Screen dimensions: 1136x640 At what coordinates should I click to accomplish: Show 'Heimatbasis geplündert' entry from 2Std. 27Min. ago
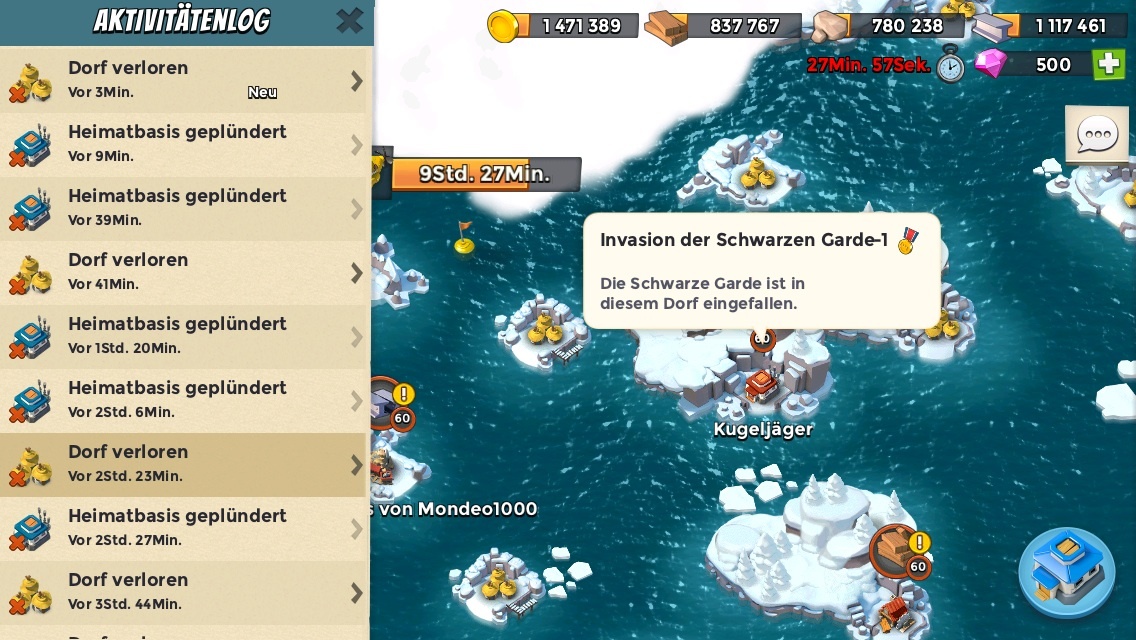tap(185, 528)
